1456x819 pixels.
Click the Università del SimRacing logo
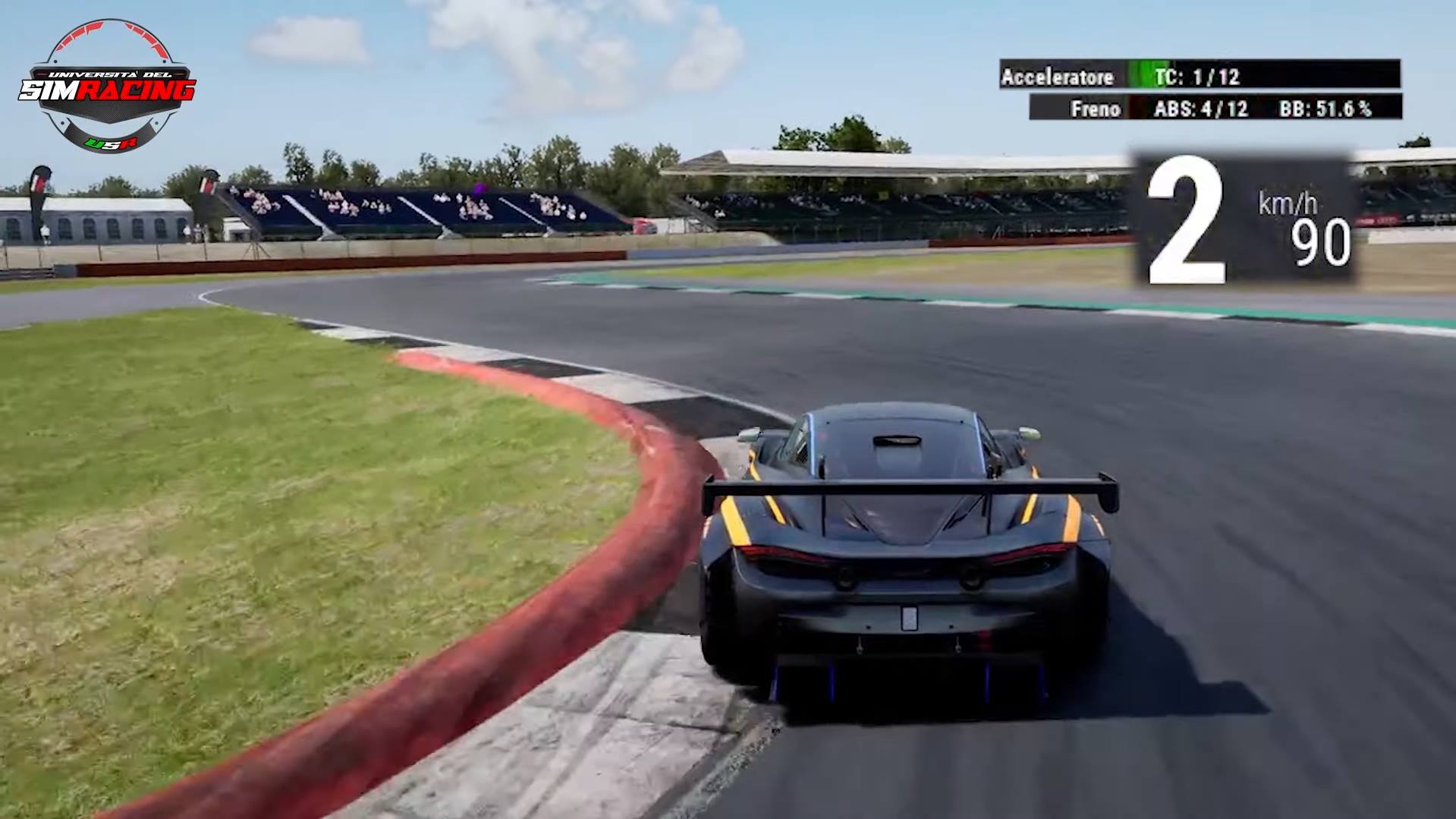(107, 87)
